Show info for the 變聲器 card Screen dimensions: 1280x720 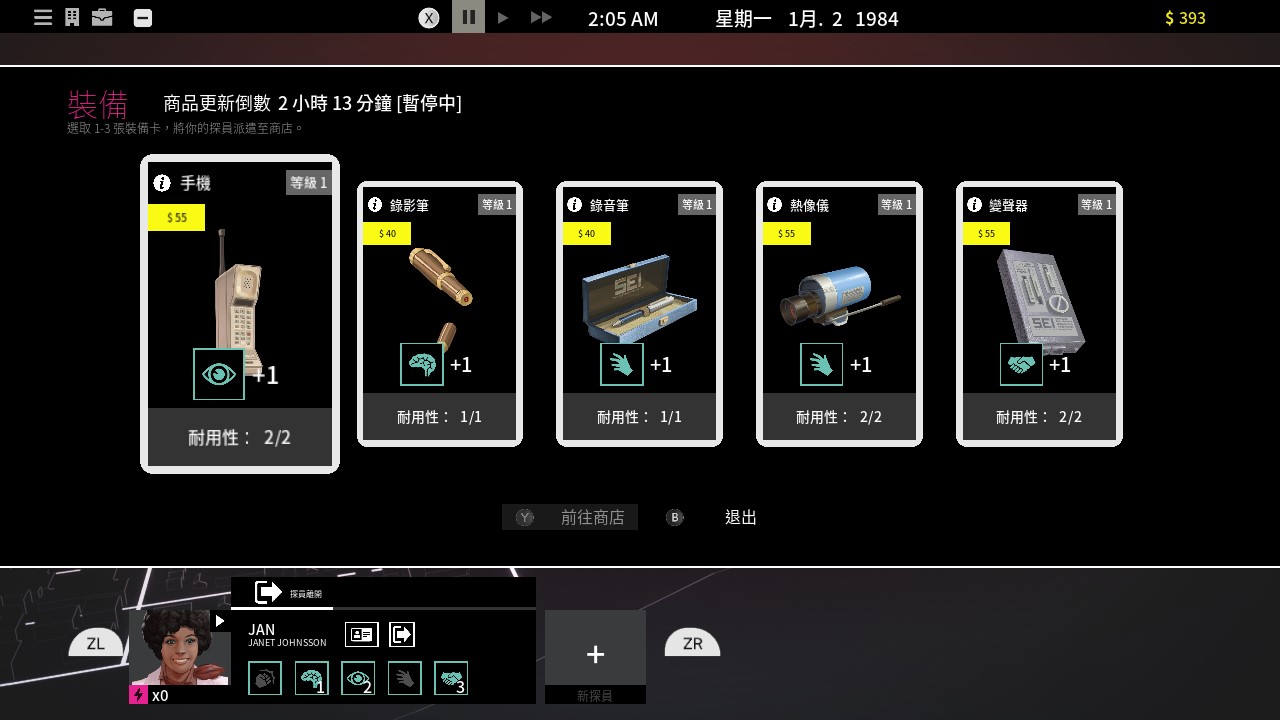tap(974, 205)
